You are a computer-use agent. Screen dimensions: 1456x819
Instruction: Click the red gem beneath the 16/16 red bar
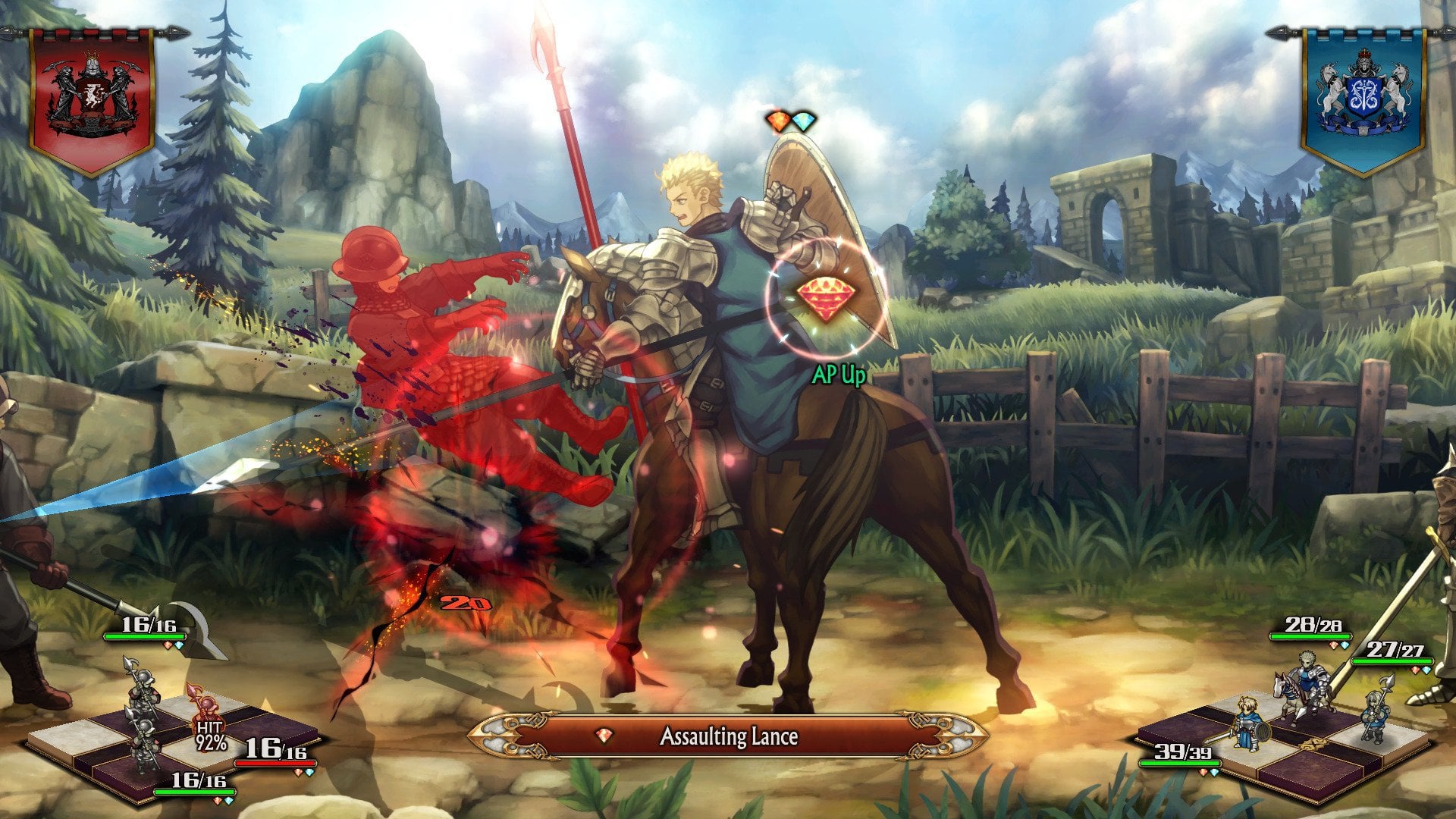[298, 773]
